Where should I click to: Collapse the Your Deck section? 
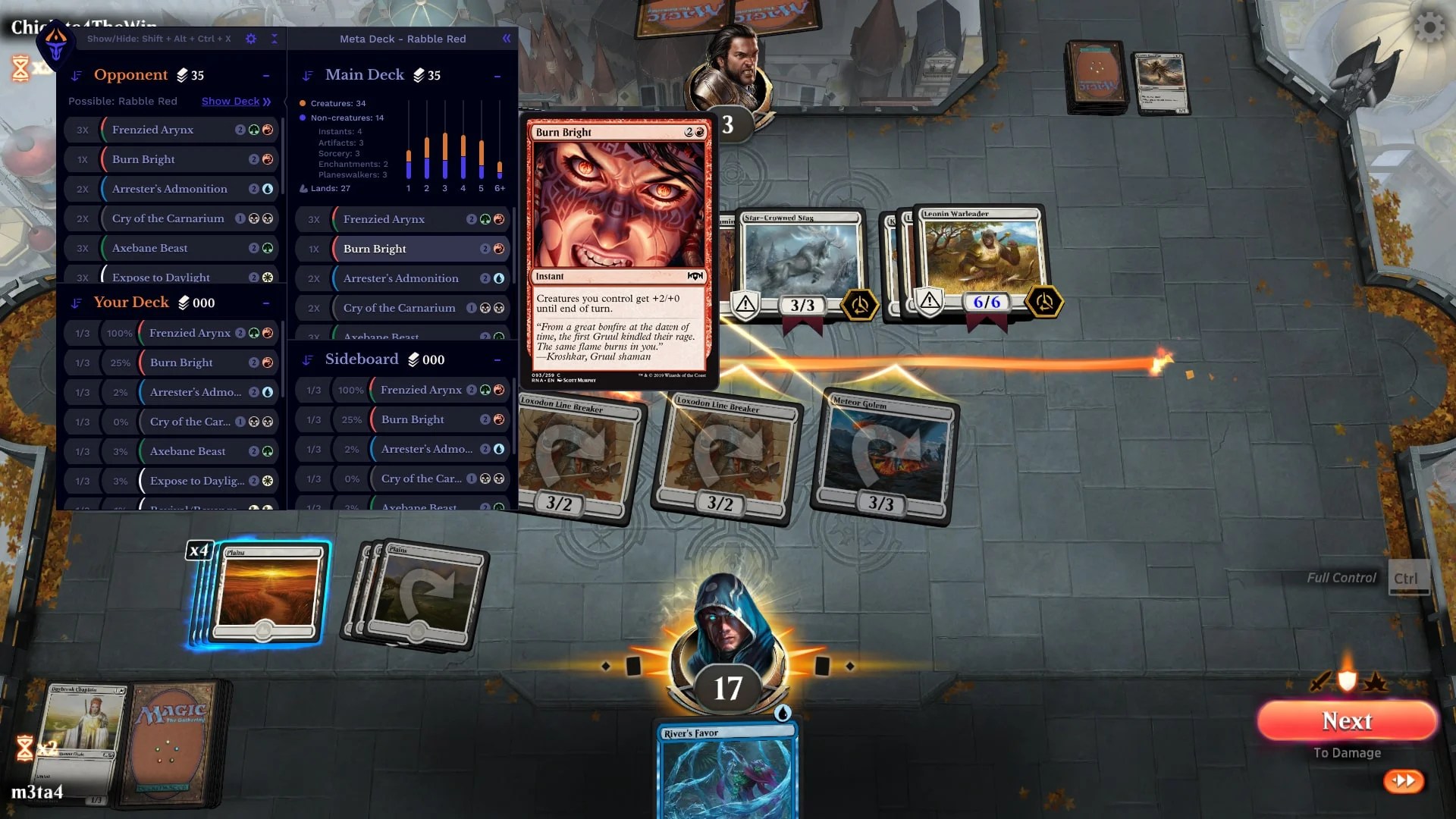coord(265,302)
